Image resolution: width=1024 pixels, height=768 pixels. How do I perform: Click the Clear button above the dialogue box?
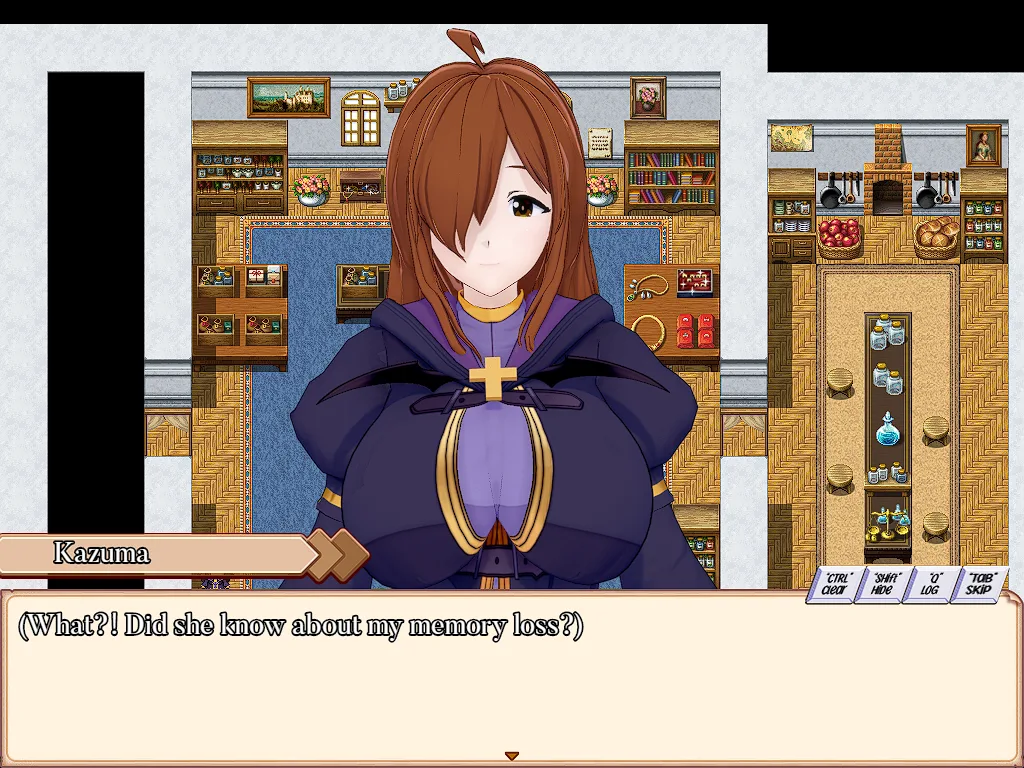(x=836, y=584)
